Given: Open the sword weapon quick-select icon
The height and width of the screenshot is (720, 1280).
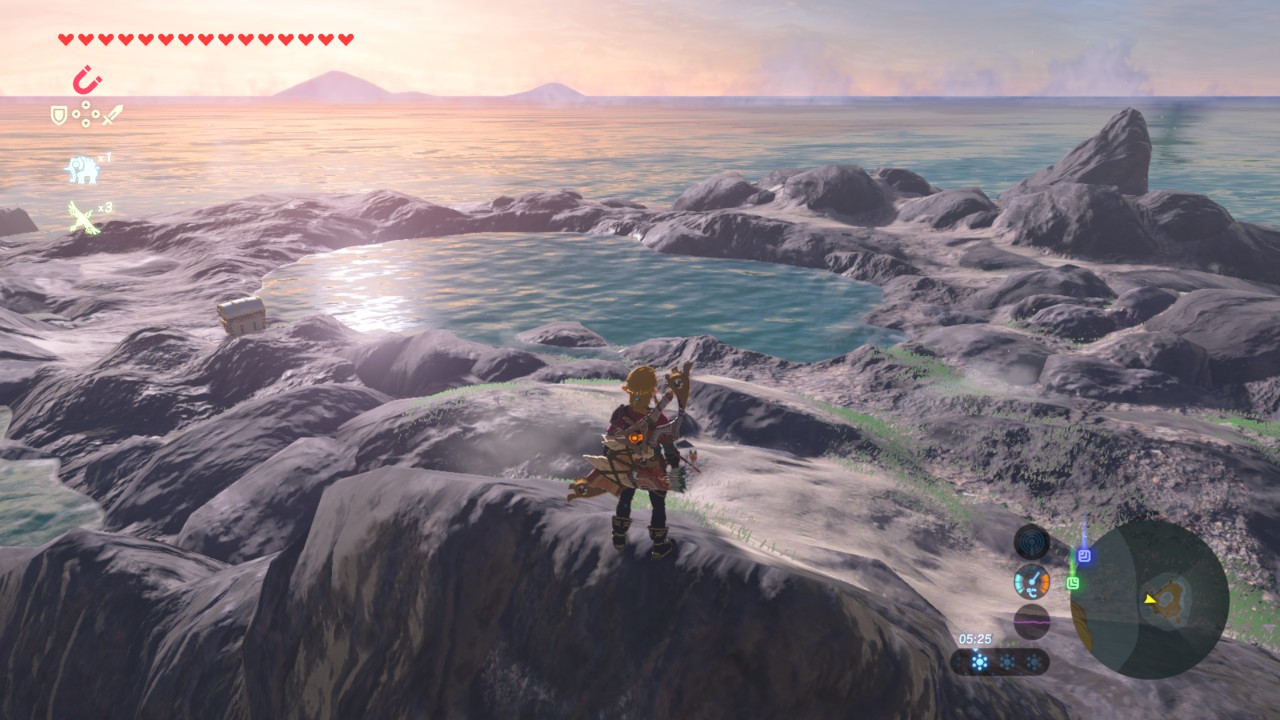Looking at the screenshot, I should pos(112,115).
